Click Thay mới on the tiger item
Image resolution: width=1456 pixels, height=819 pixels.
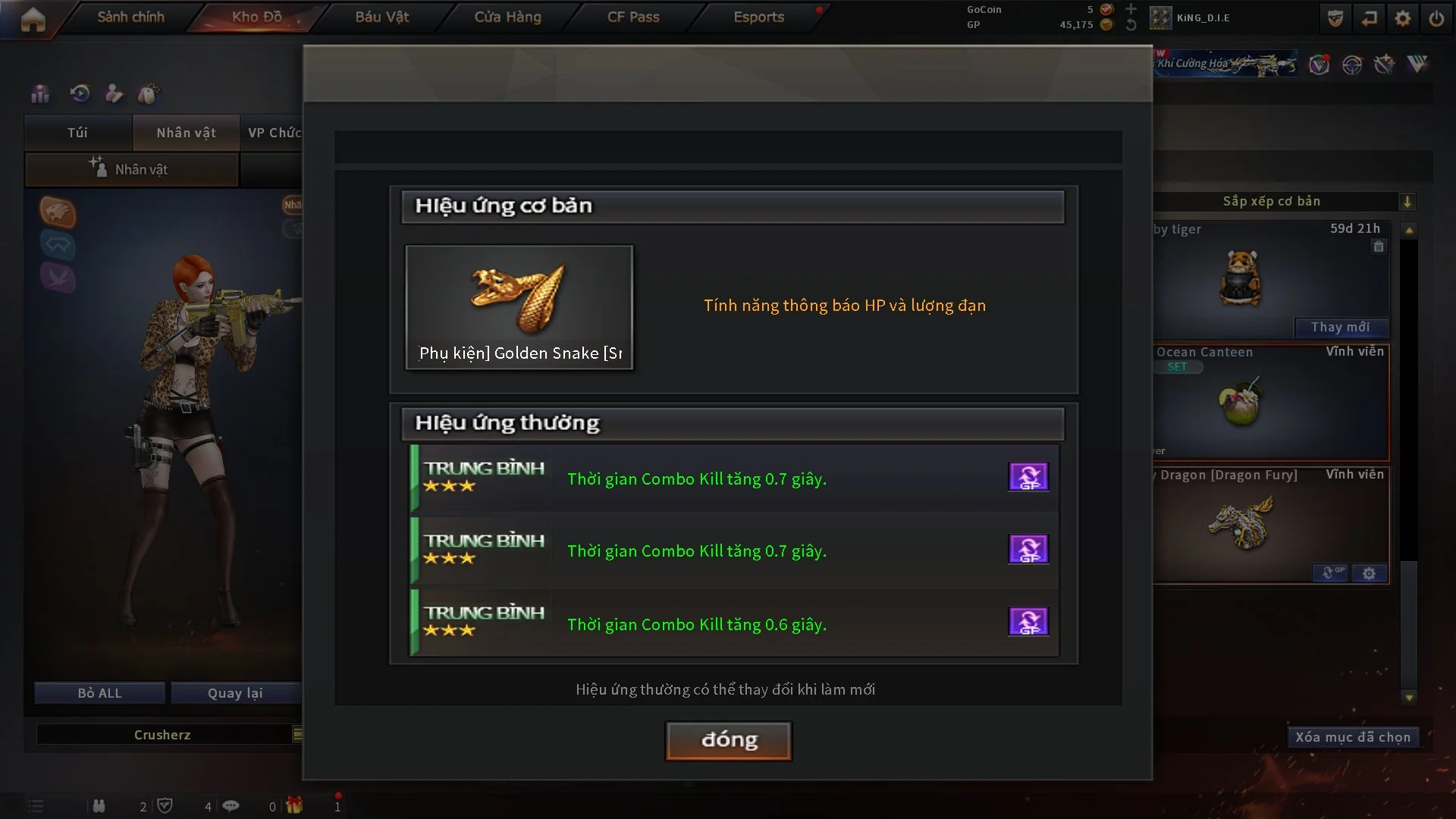click(x=1340, y=327)
